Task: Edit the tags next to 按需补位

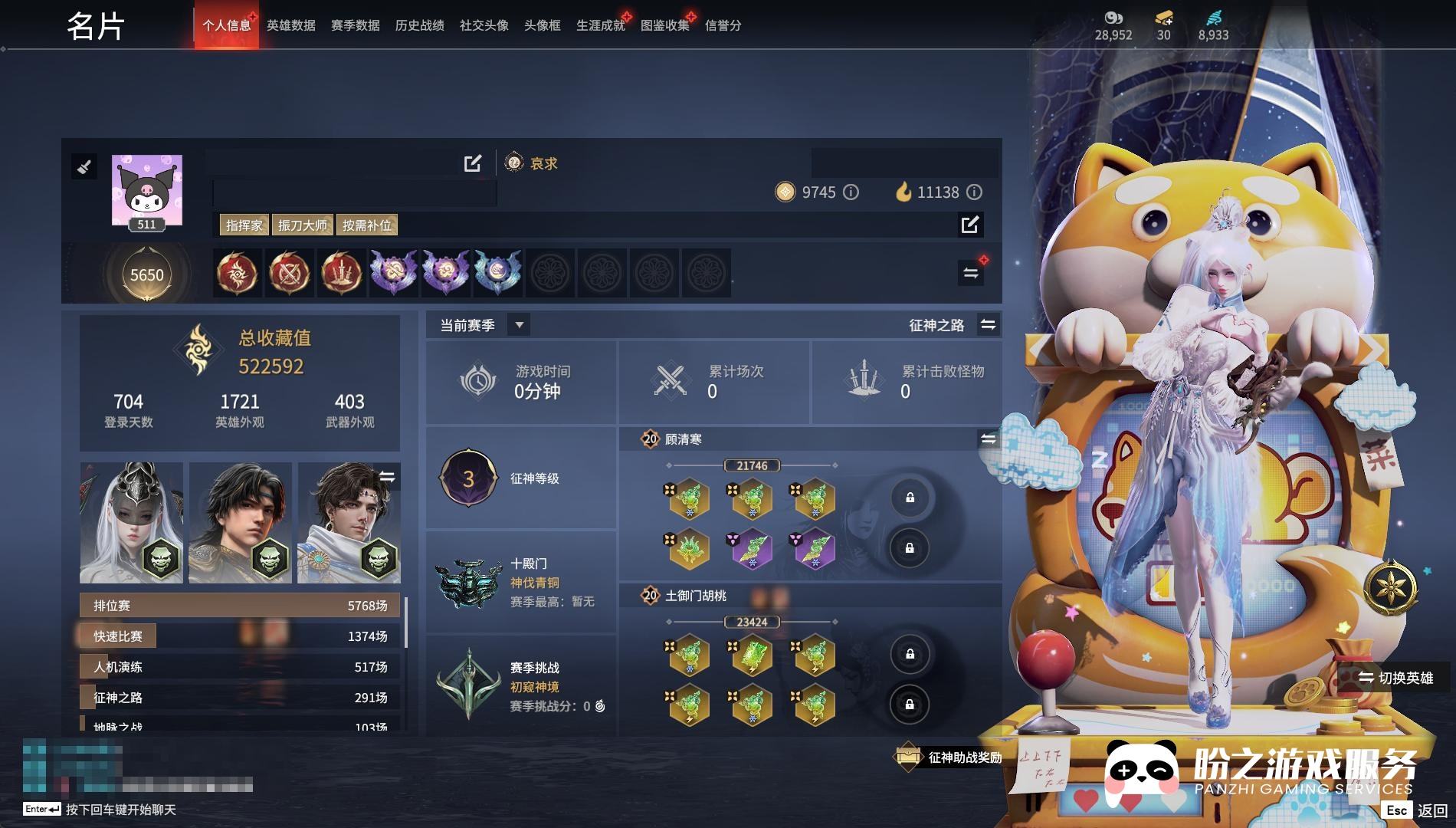Action: 969,225
